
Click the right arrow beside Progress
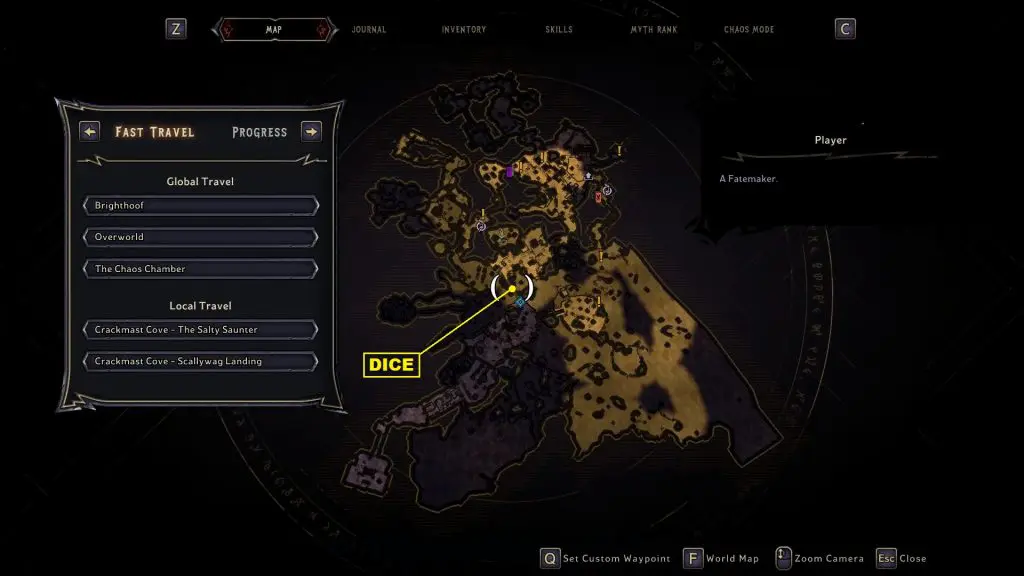coord(311,131)
